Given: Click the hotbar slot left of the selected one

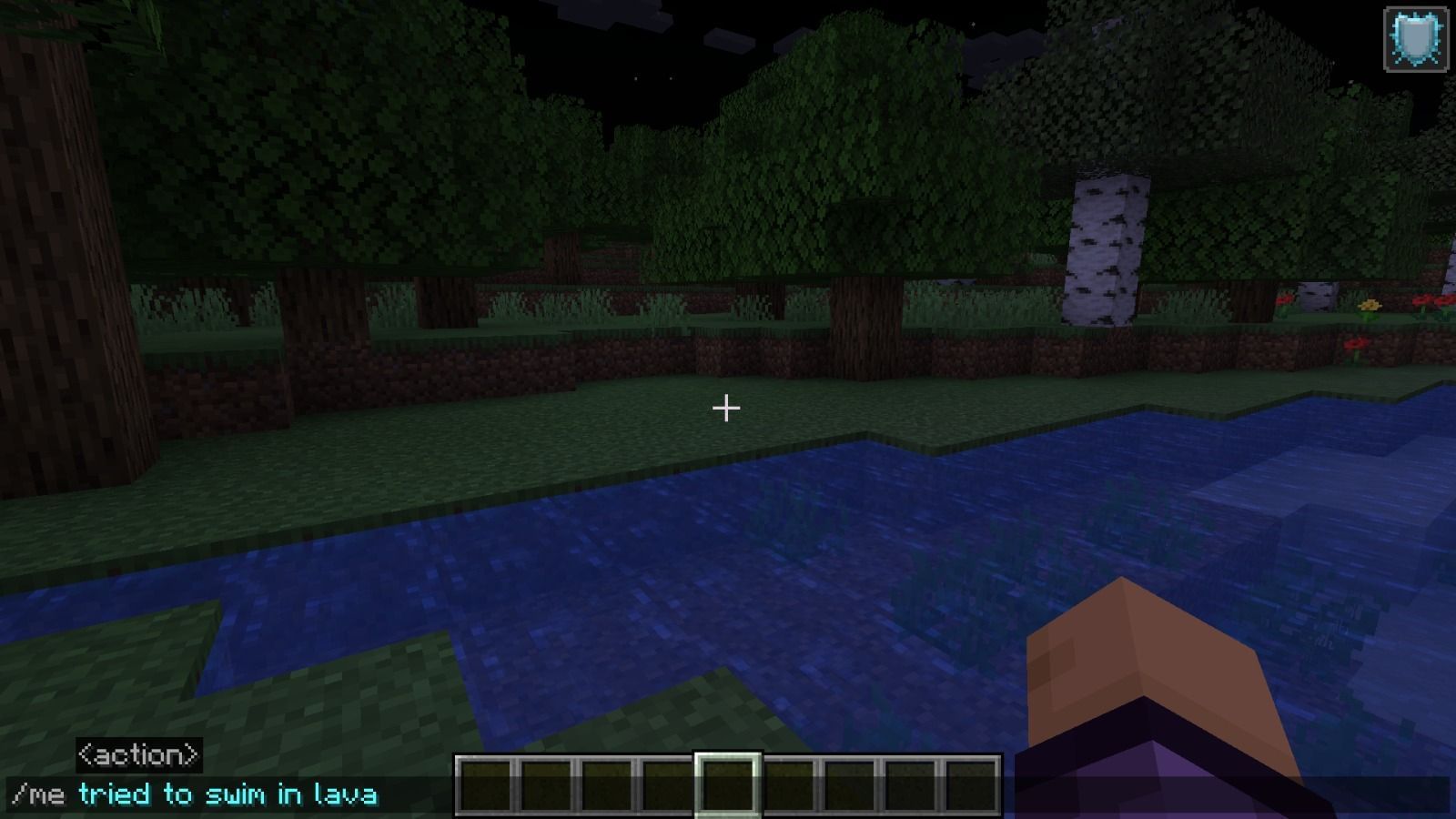Looking at the screenshot, I should click(x=667, y=784).
